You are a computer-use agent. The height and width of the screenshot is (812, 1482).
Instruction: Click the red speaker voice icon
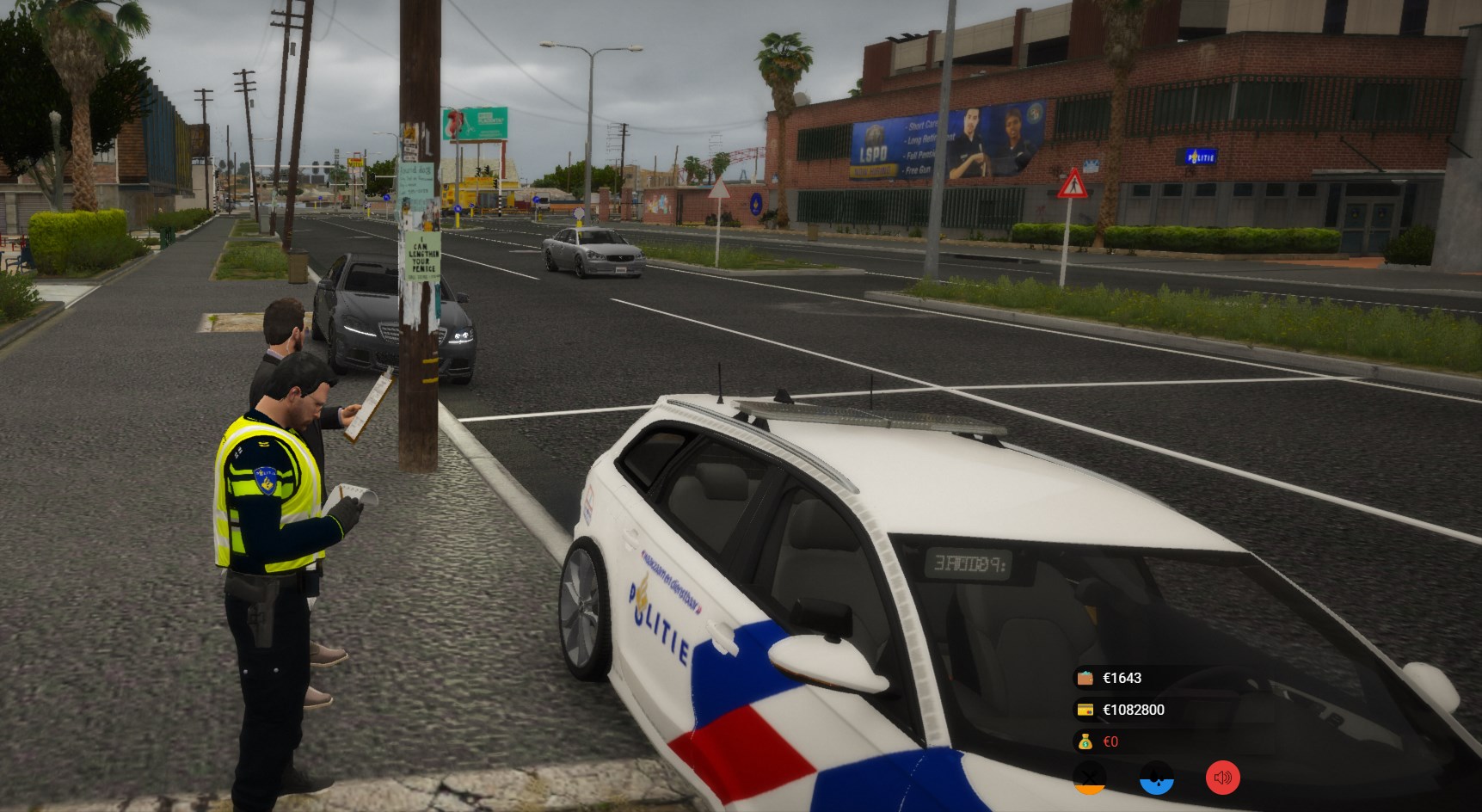coord(1222,778)
